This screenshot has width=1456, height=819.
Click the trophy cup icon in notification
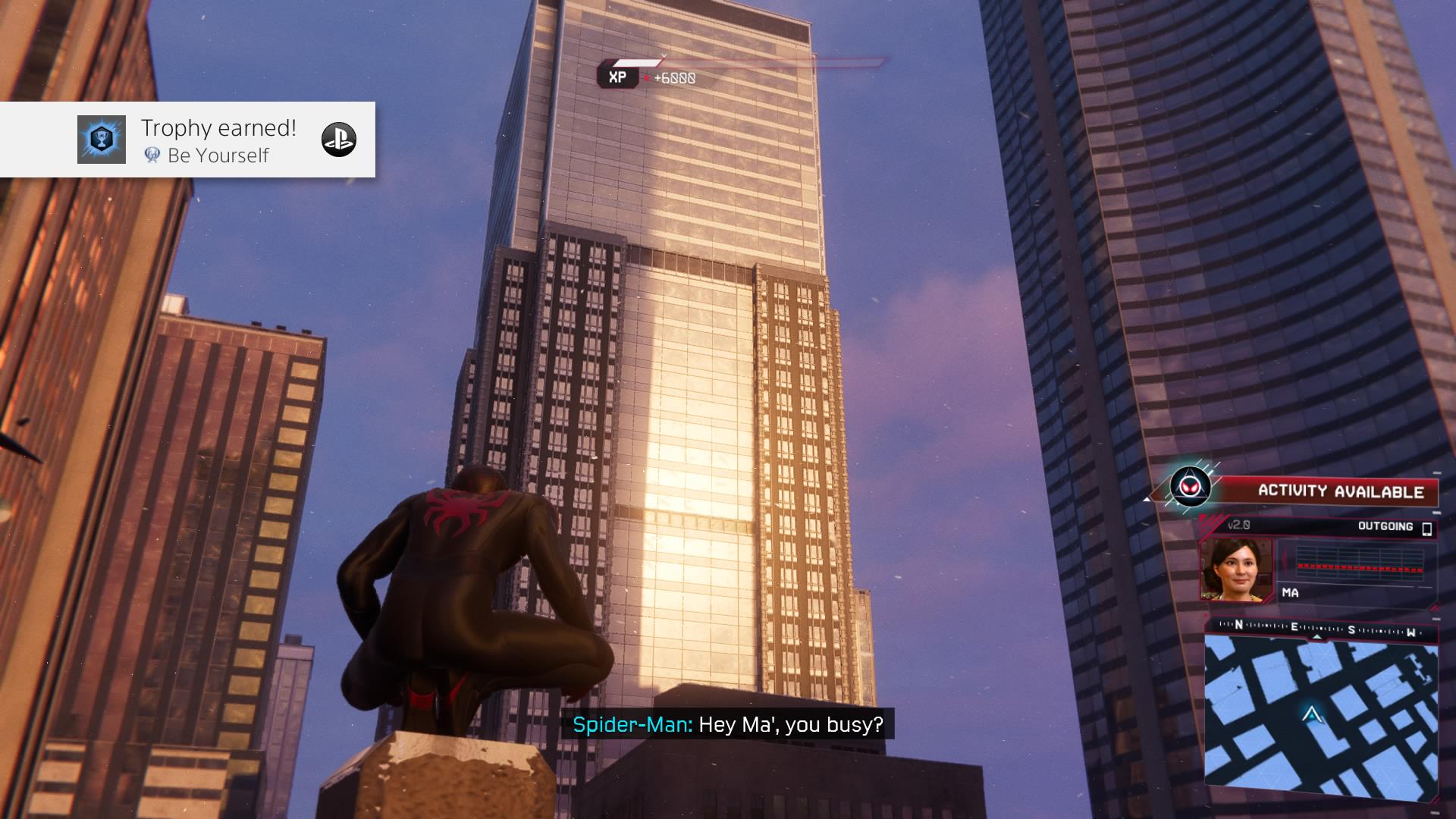102,140
